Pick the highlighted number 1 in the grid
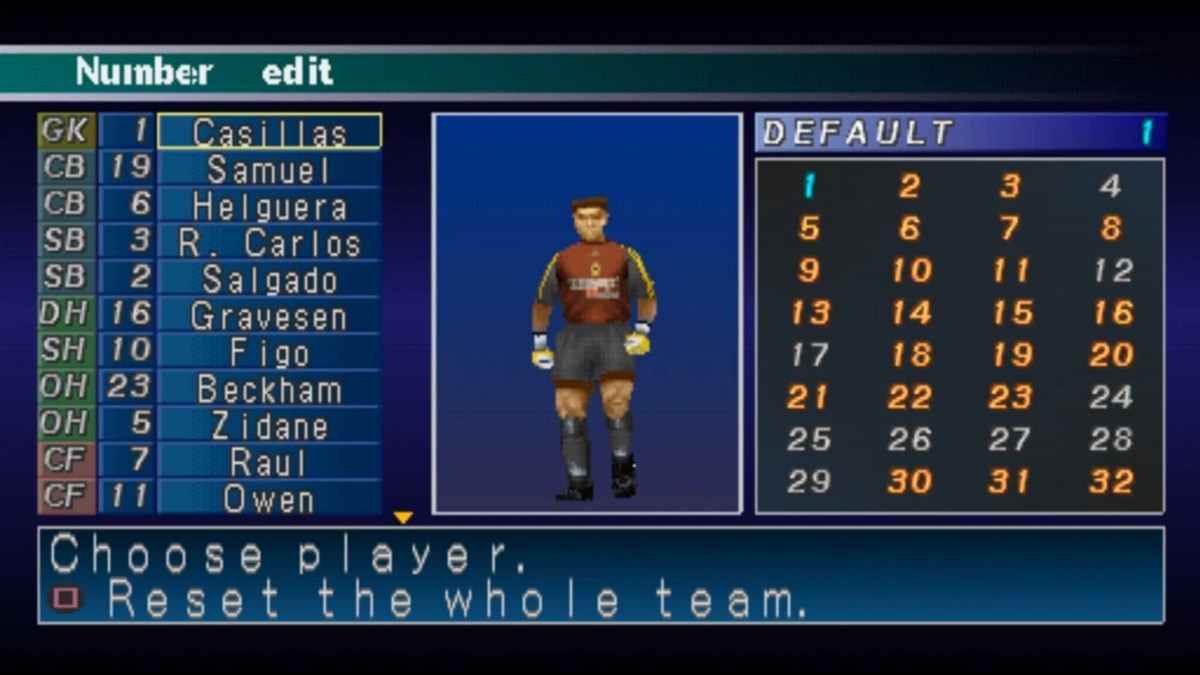Screen dimensions: 1200x675 point(809,186)
